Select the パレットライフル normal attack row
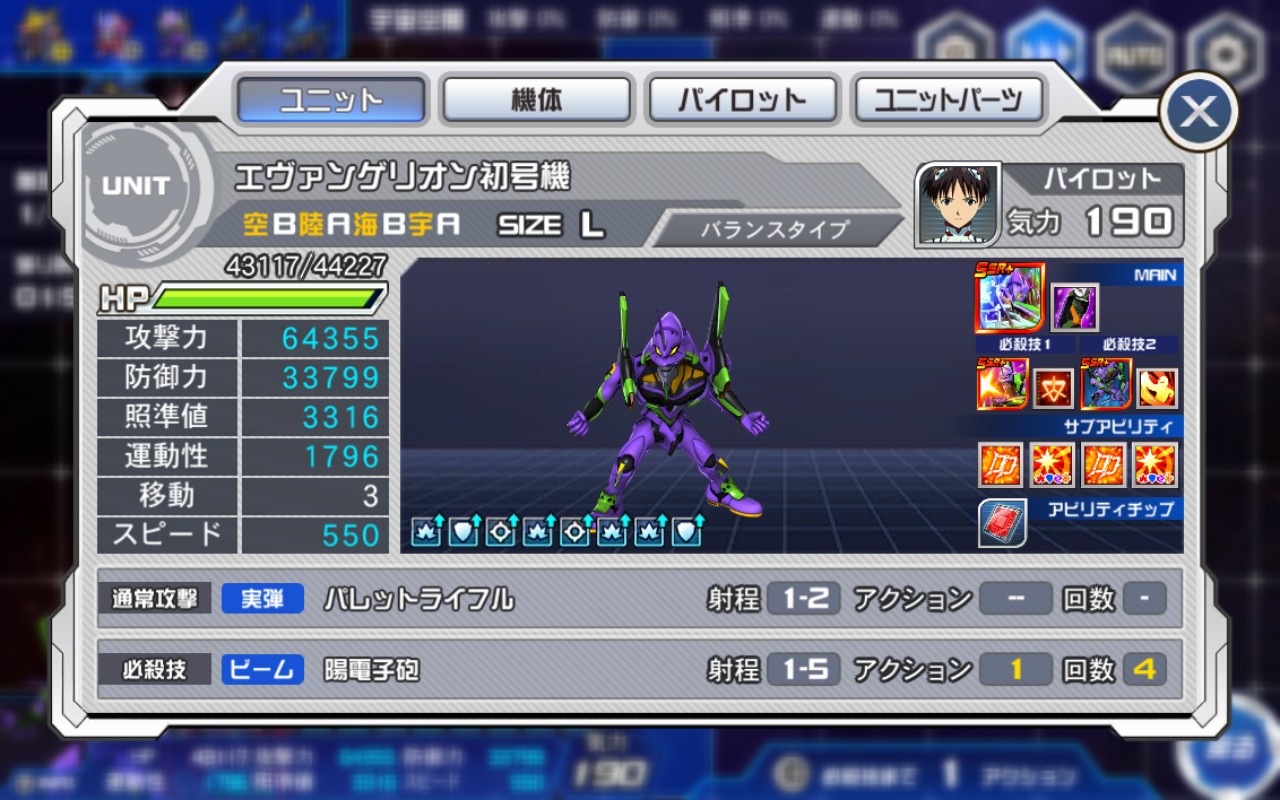Viewport: 1280px width, 800px height. [640, 599]
